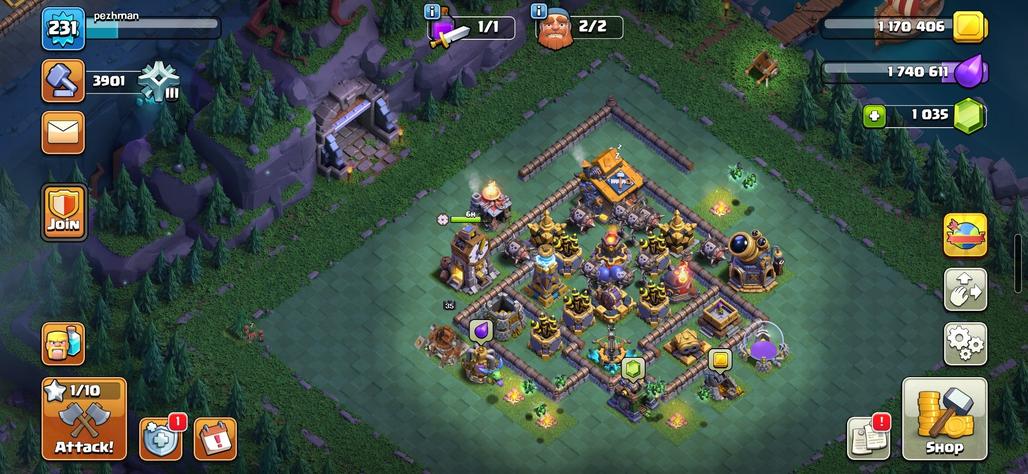
Task: Collect the elixir bubble over the collector
Action: coord(482,329)
